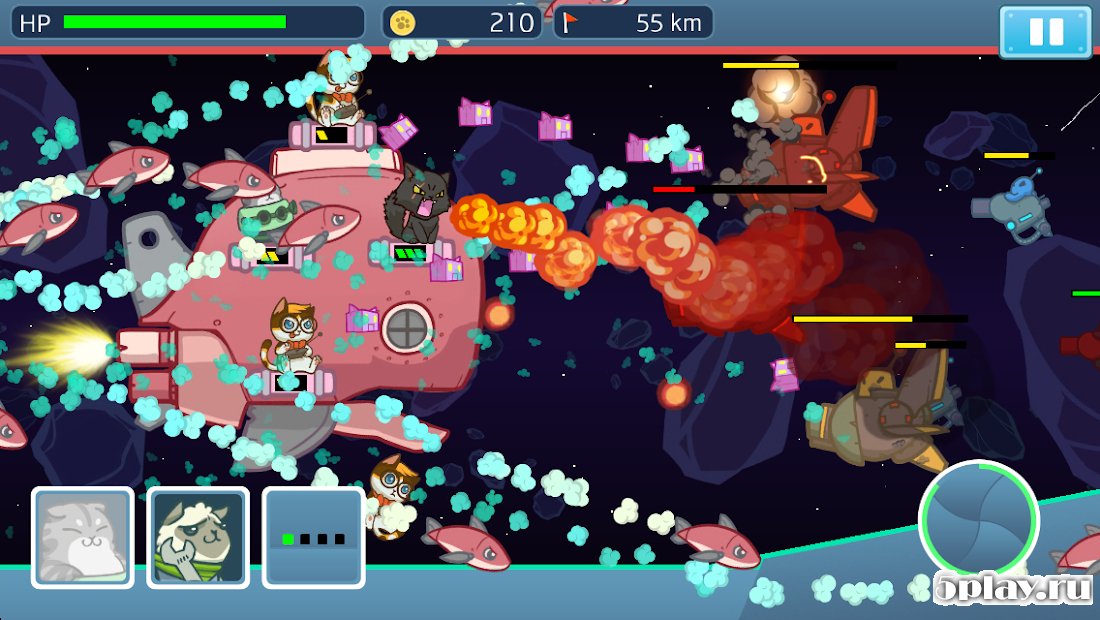Select the grey tabby cat portrait
Viewport: 1100px width, 620px height.
[83, 537]
